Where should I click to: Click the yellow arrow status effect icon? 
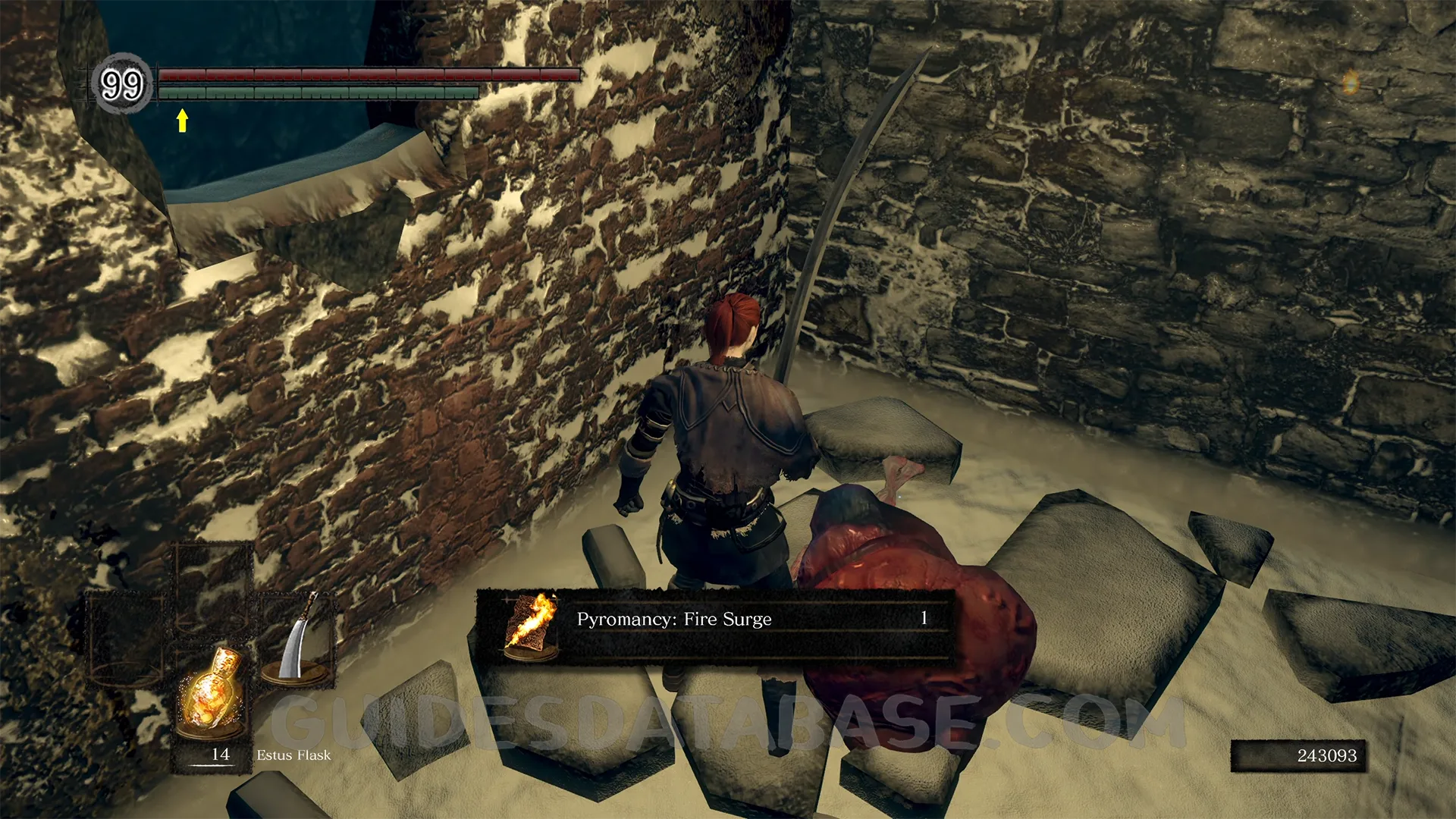click(x=182, y=120)
